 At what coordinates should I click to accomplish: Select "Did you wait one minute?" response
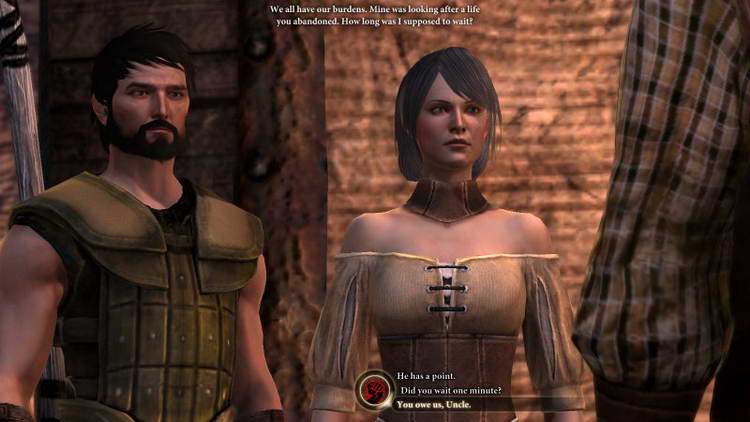(450, 389)
